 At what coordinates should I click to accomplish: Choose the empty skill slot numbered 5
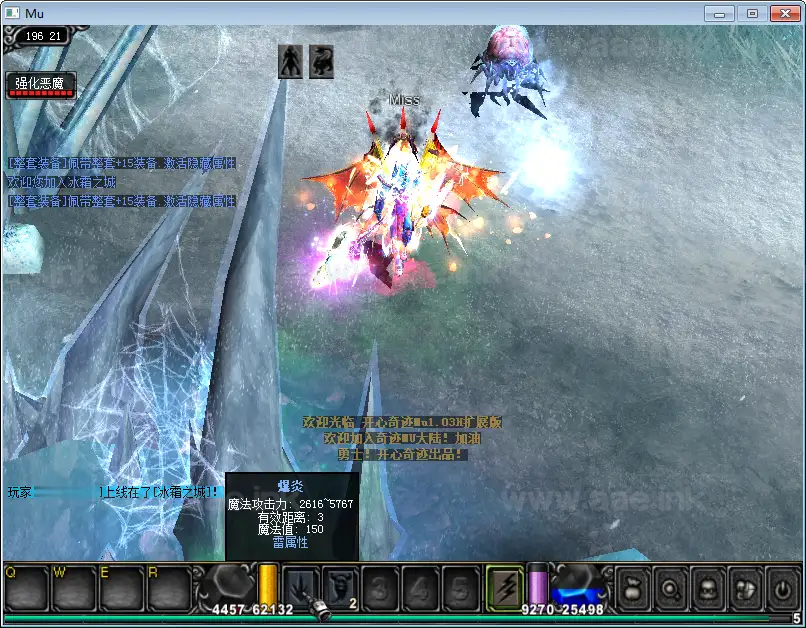pyautogui.click(x=460, y=586)
